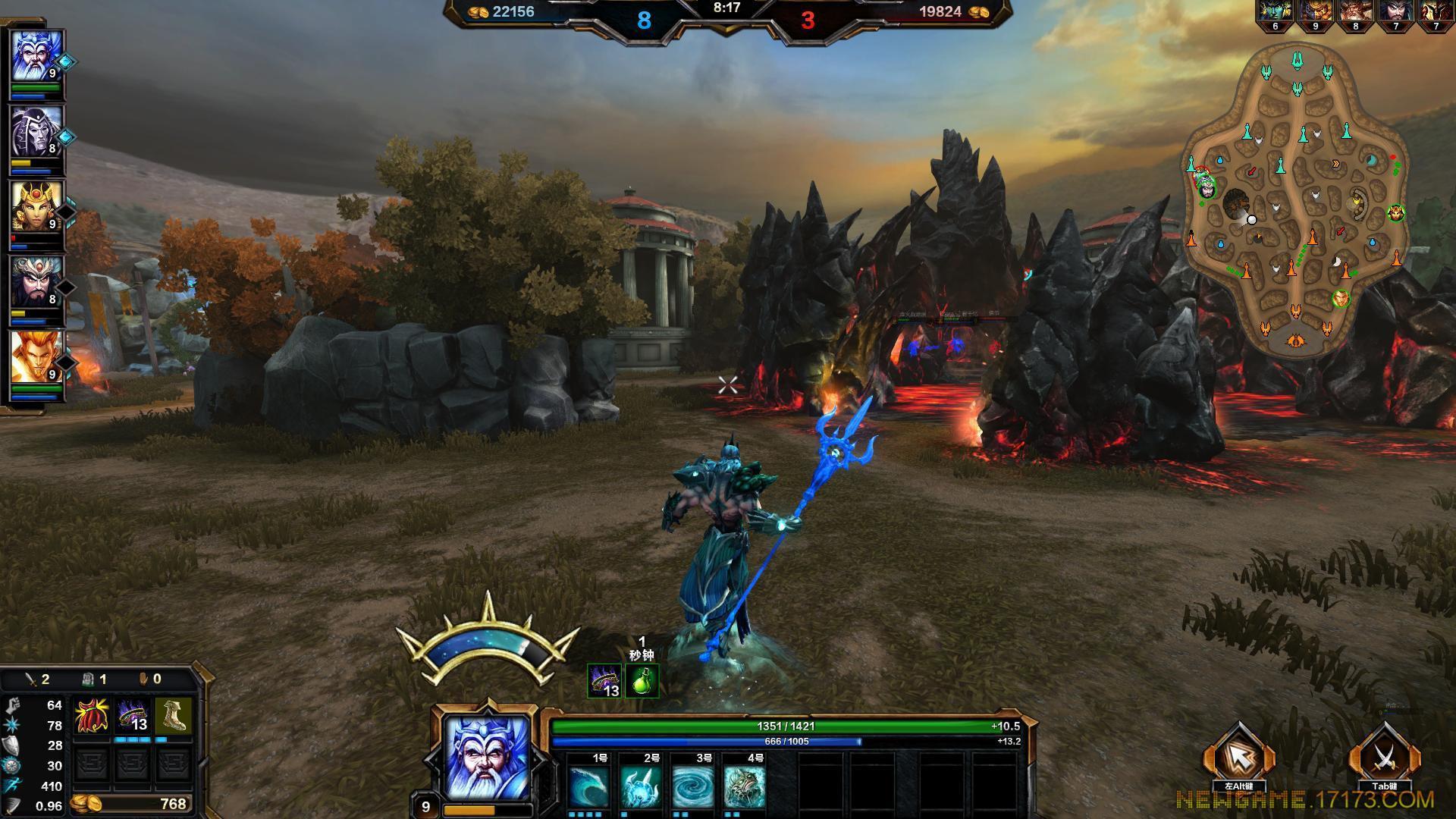Click the mouse cursor button
Screen dimensions: 1456x819
[1238, 757]
